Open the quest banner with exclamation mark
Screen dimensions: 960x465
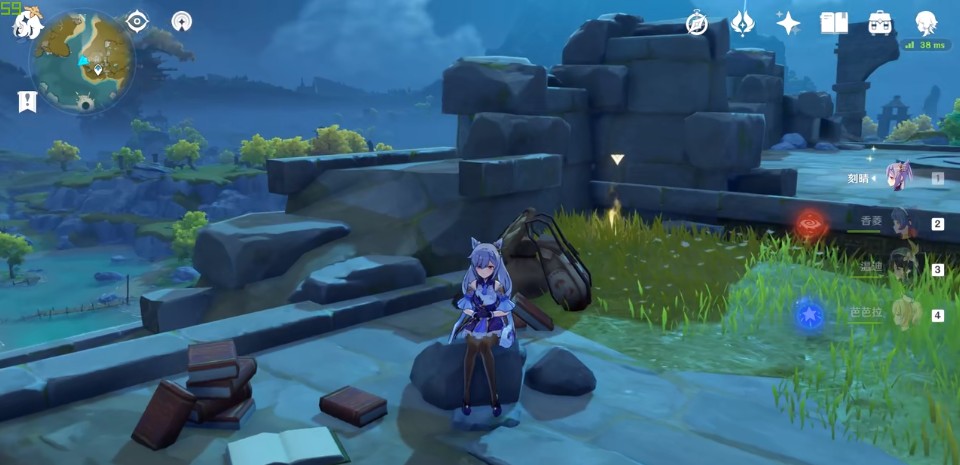27,102
